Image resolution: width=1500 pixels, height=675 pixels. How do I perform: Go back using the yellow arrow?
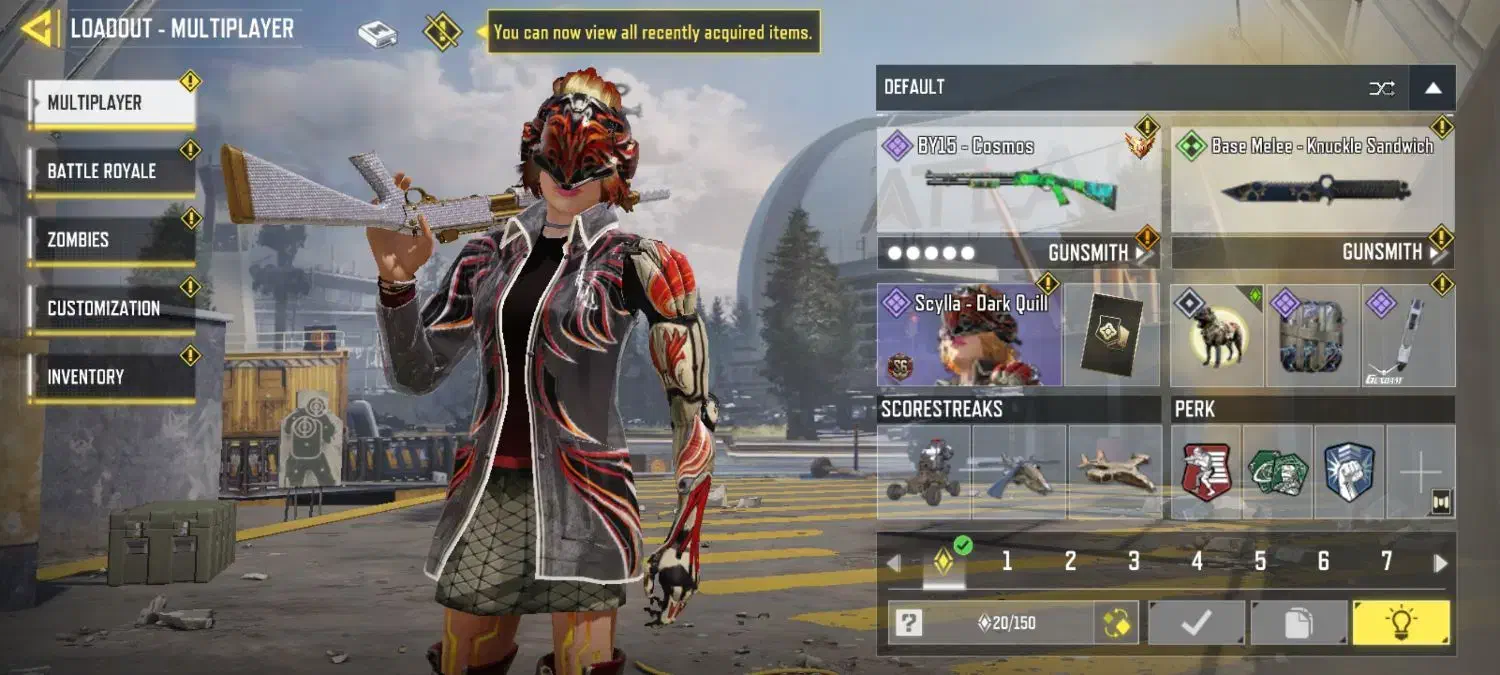(x=38, y=28)
